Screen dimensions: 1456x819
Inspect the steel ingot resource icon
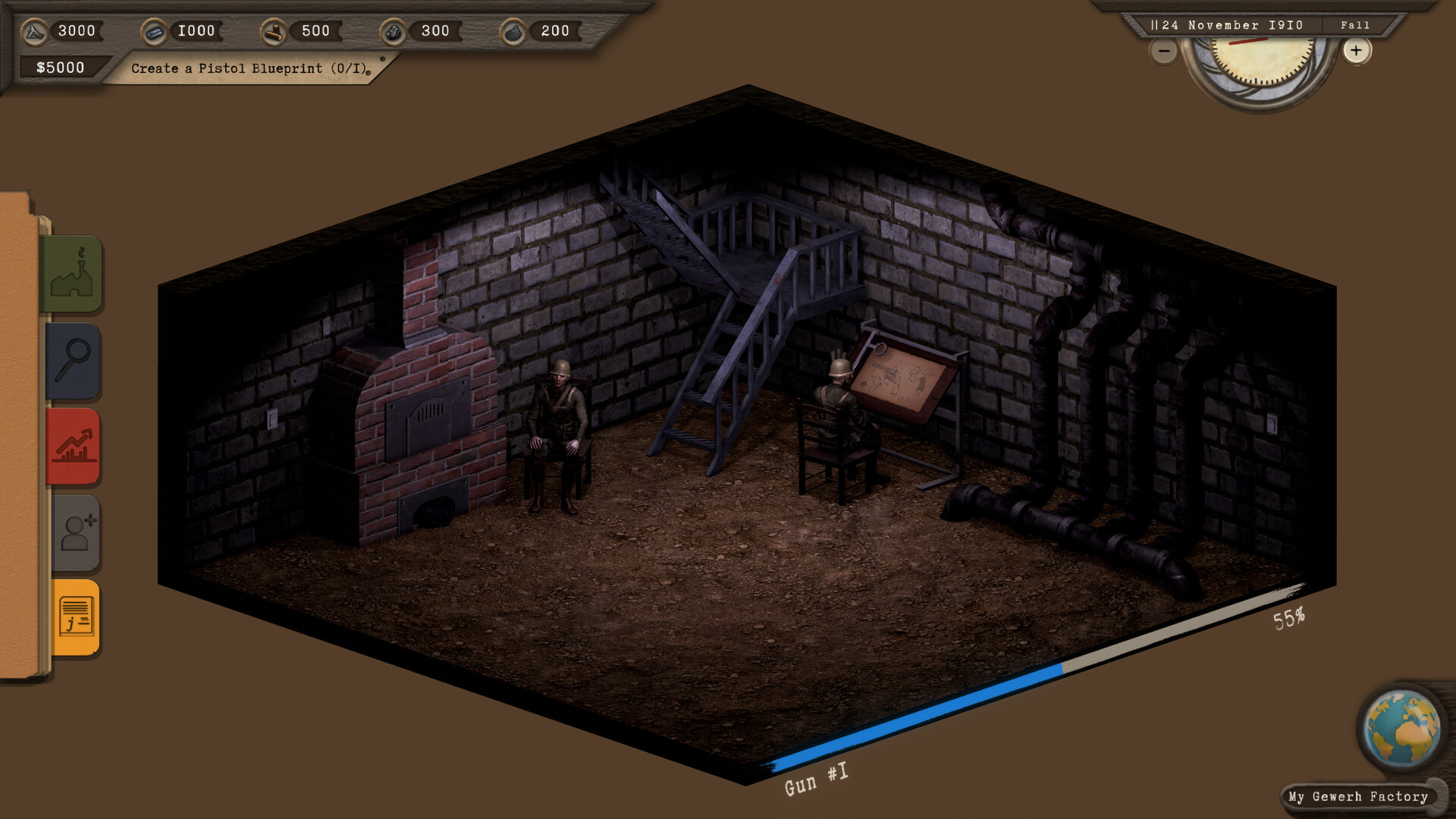[156, 30]
